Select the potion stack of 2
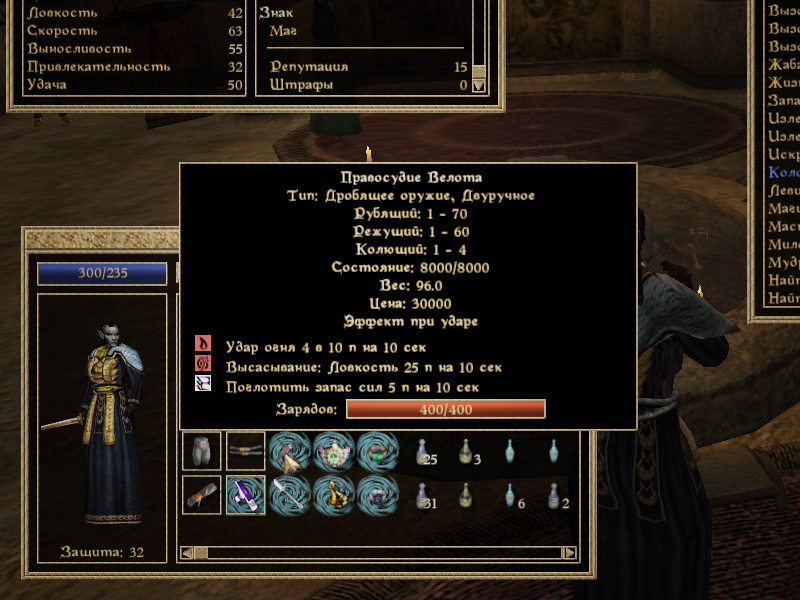Viewport: 800px width, 600px height. (x=555, y=496)
